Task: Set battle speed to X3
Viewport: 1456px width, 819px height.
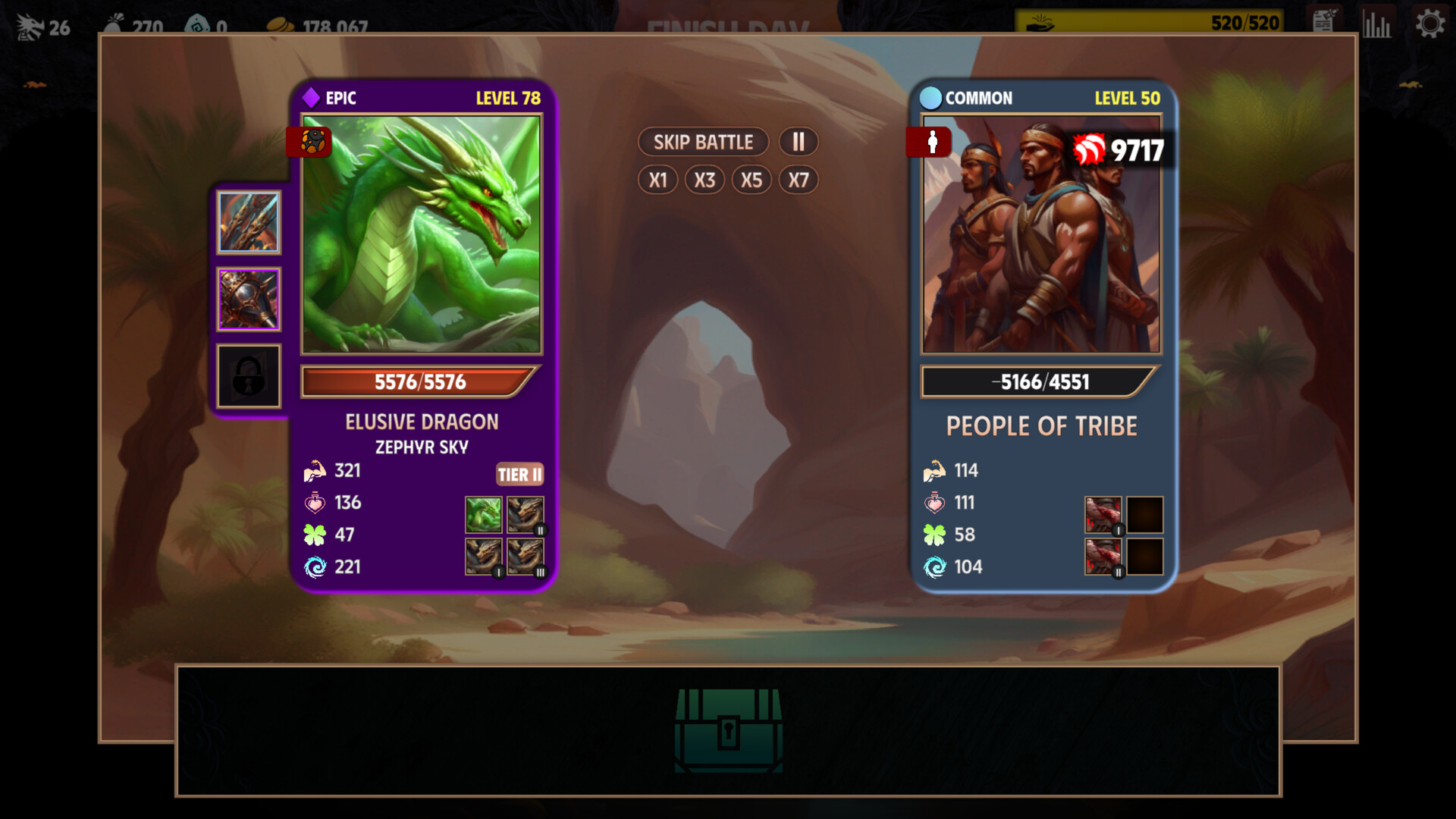Action: tap(704, 180)
